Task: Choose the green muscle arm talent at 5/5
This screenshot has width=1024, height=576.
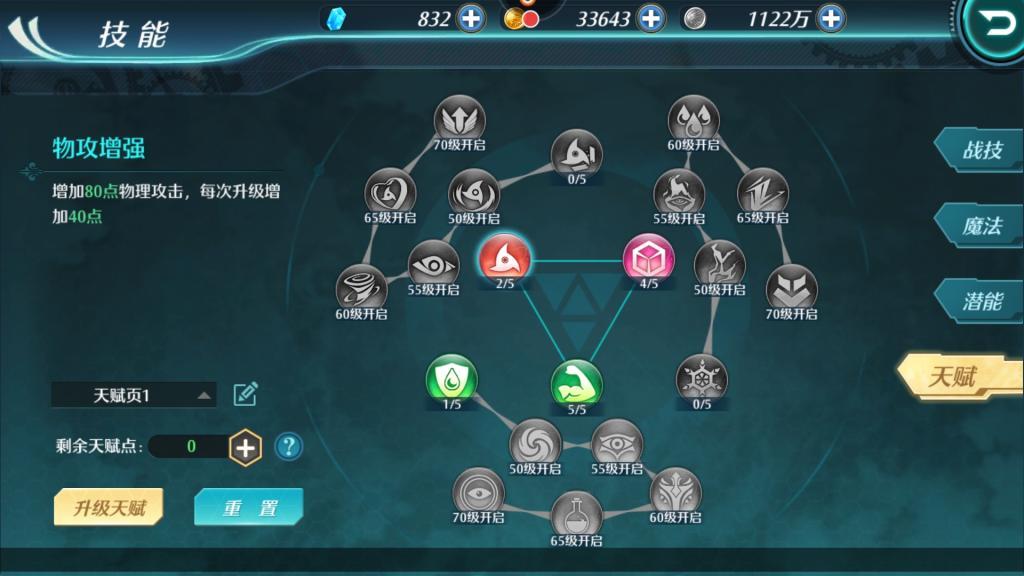Action: [576, 383]
